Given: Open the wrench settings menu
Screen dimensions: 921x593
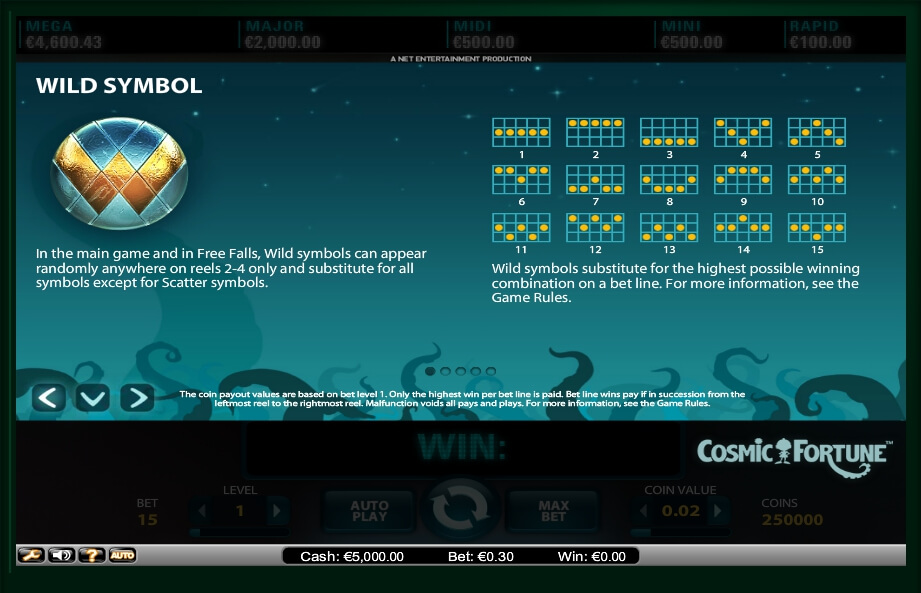Looking at the screenshot, I should [x=31, y=555].
